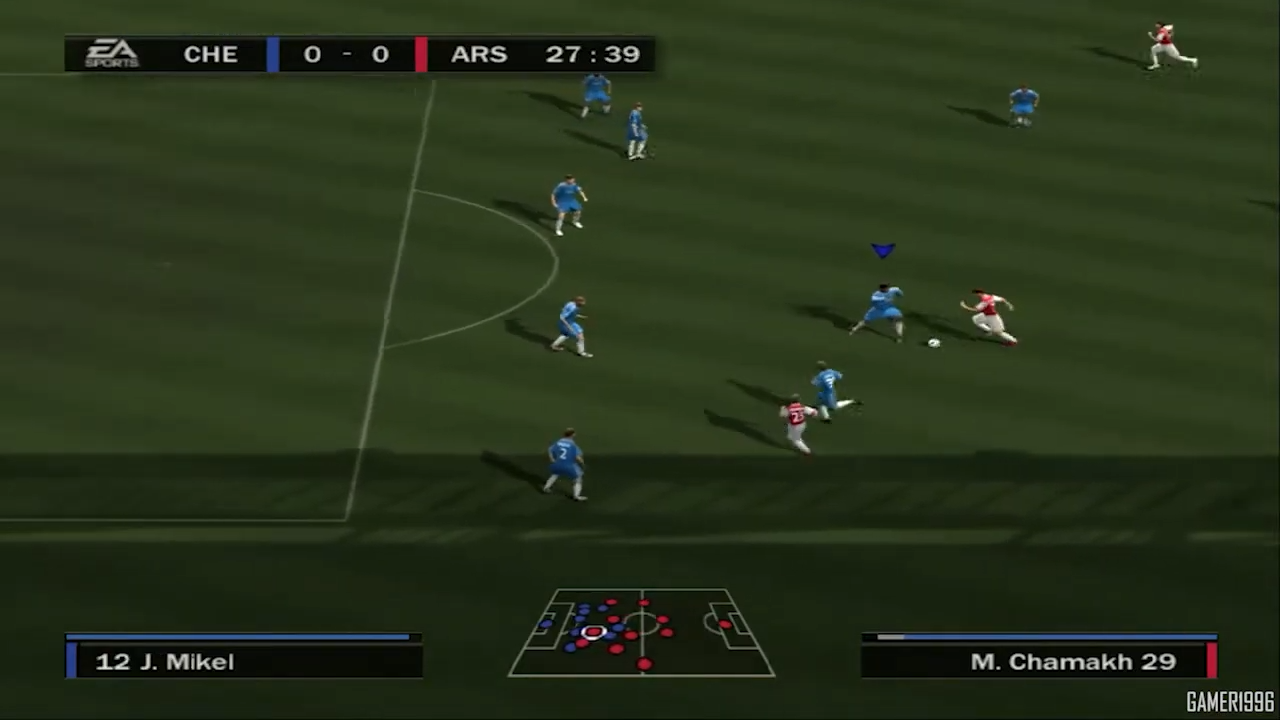Click the EA Sports logo on scoreboard
Image resolution: width=1280 pixels, height=720 pixels.
(110, 54)
